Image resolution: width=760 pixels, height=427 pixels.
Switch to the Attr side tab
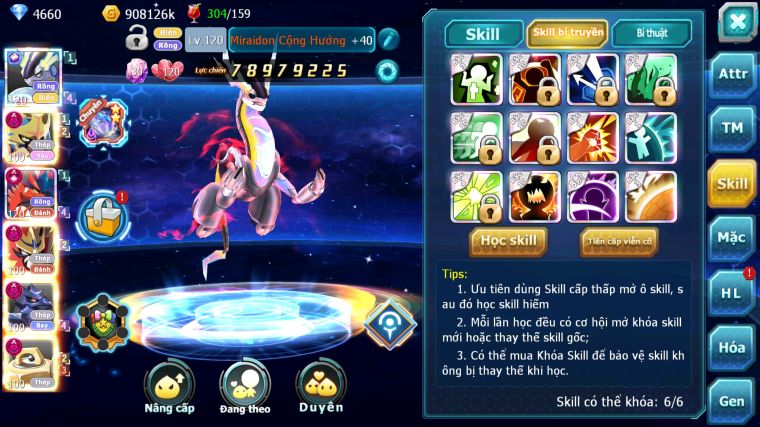click(732, 73)
